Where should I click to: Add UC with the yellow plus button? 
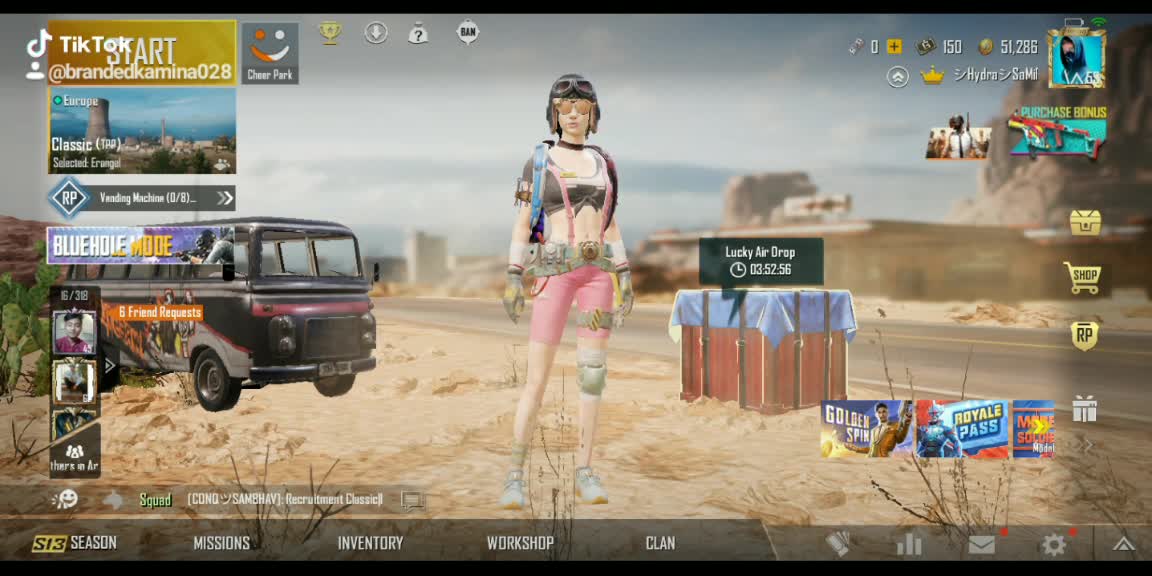894,46
